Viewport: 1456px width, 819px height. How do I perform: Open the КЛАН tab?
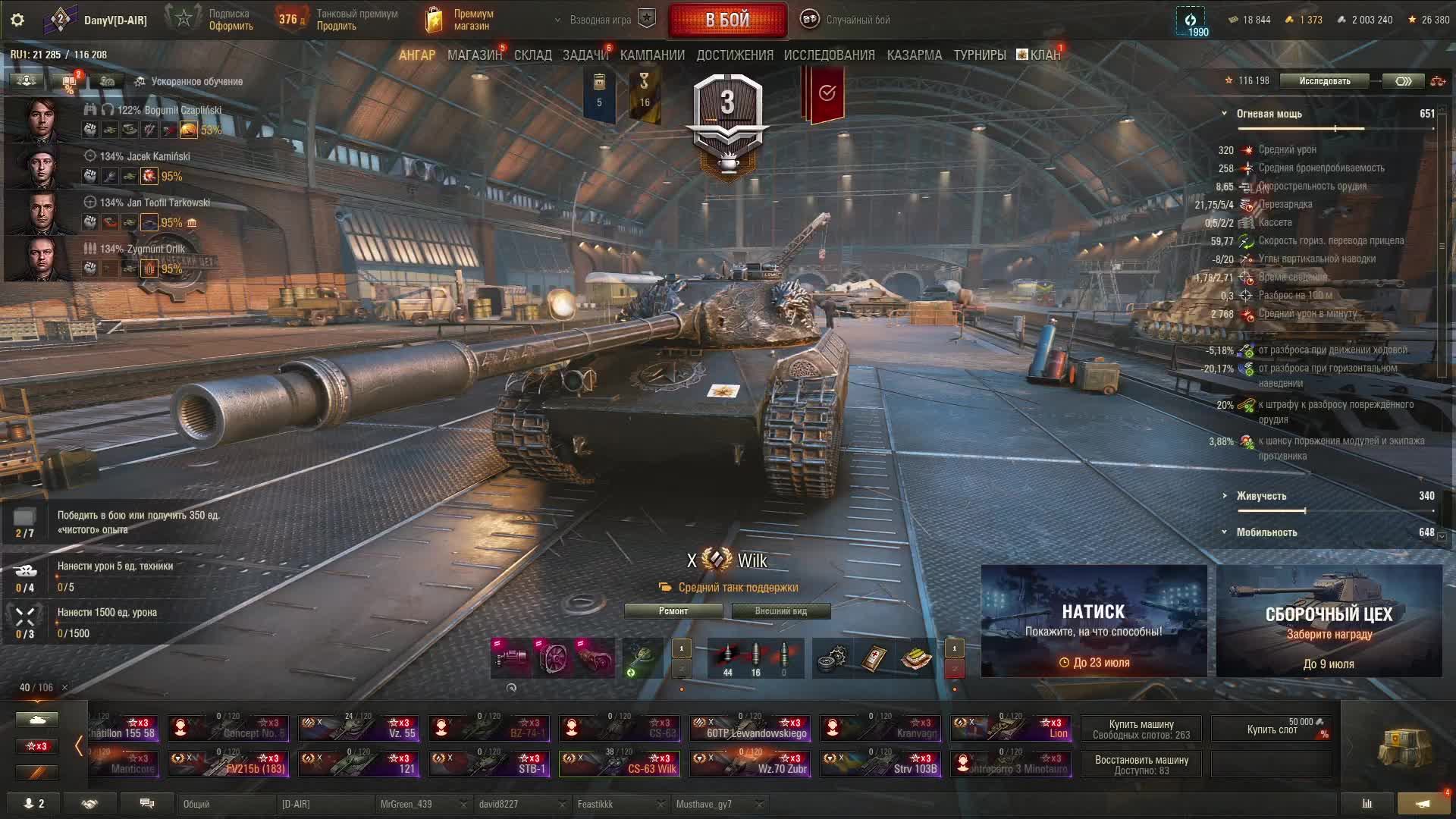click(x=1044, y=55)
